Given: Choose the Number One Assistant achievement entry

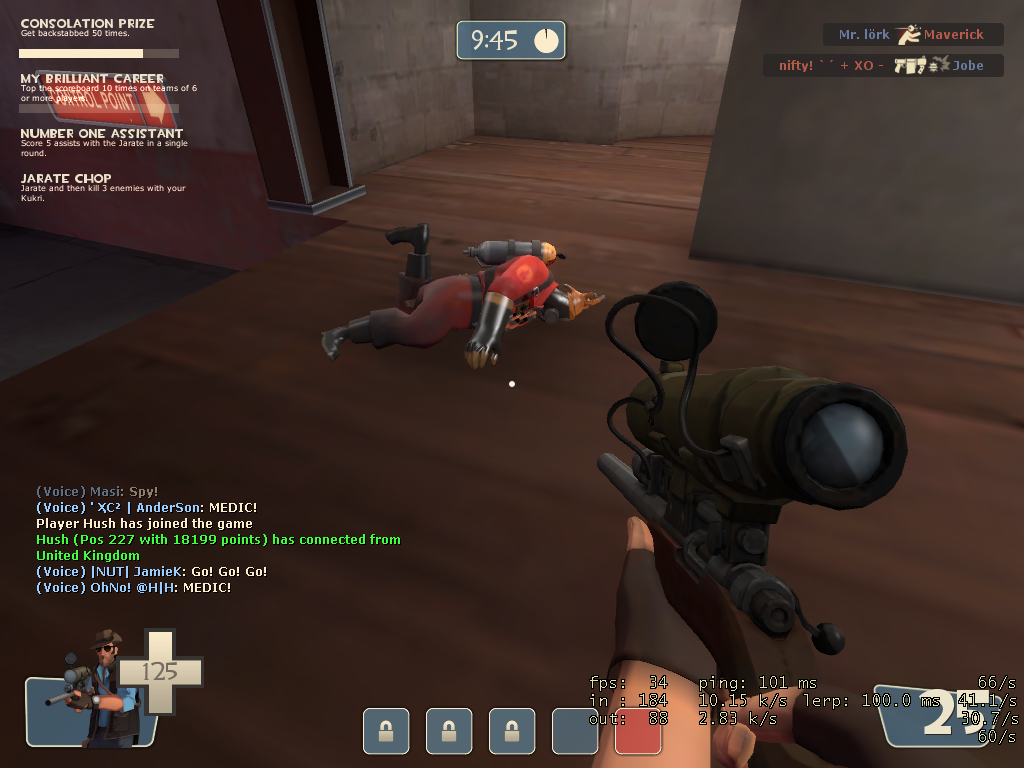Looking at the screenshot, I should (102, 139).
